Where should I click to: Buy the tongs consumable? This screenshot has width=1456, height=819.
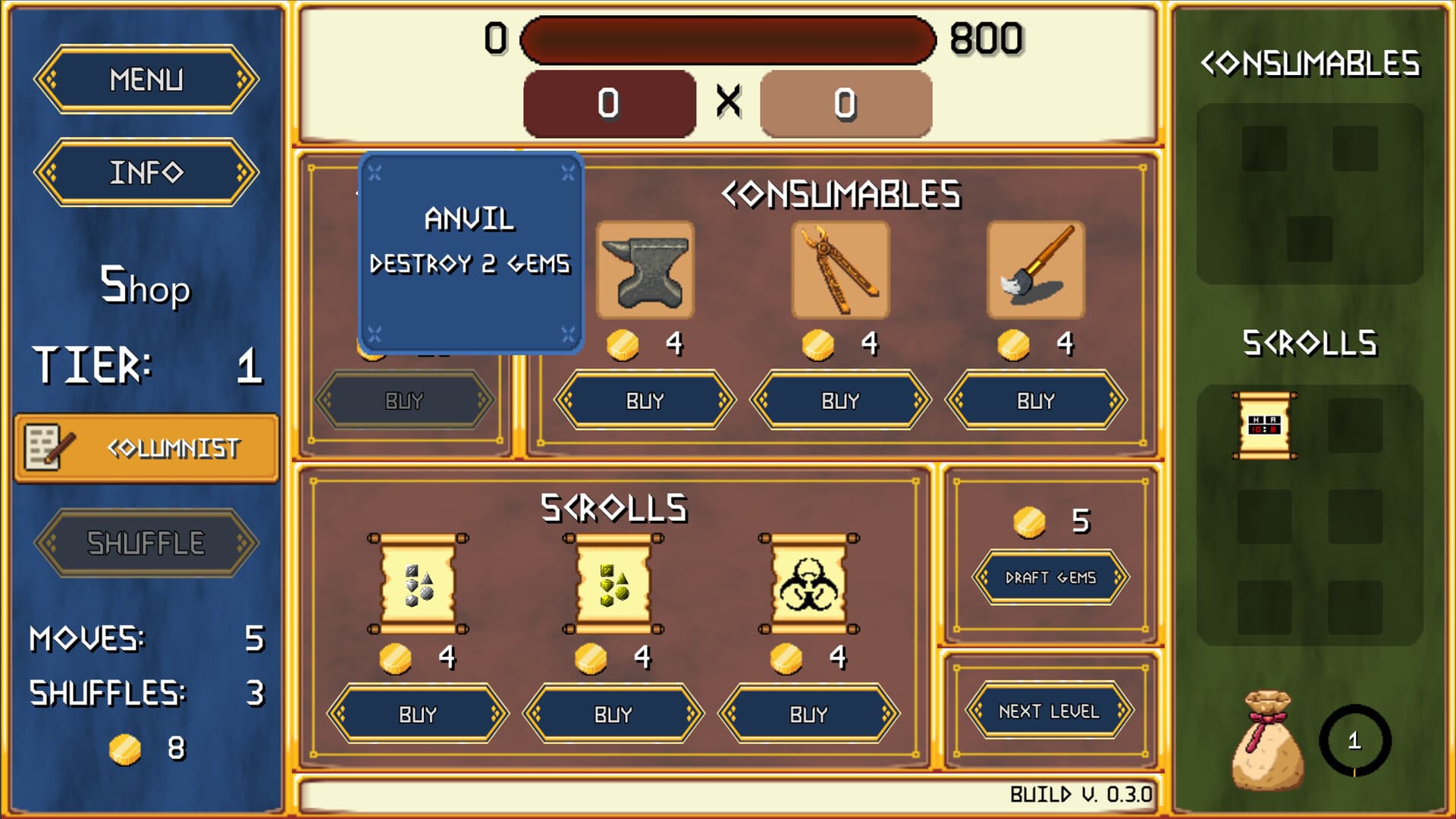click(840, 400)
